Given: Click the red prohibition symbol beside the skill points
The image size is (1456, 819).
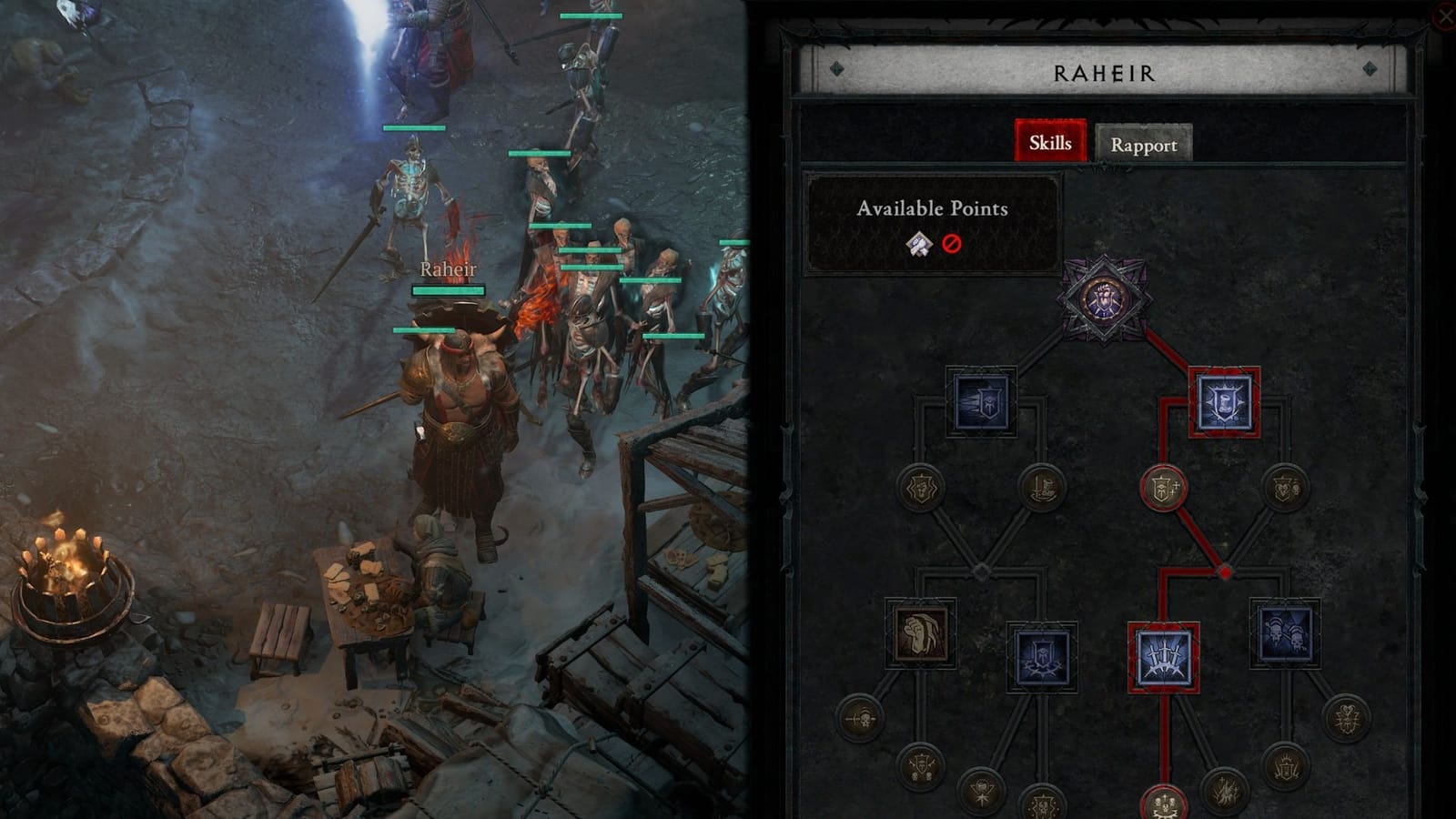Looking at the screenshot, I should [950, 244].
